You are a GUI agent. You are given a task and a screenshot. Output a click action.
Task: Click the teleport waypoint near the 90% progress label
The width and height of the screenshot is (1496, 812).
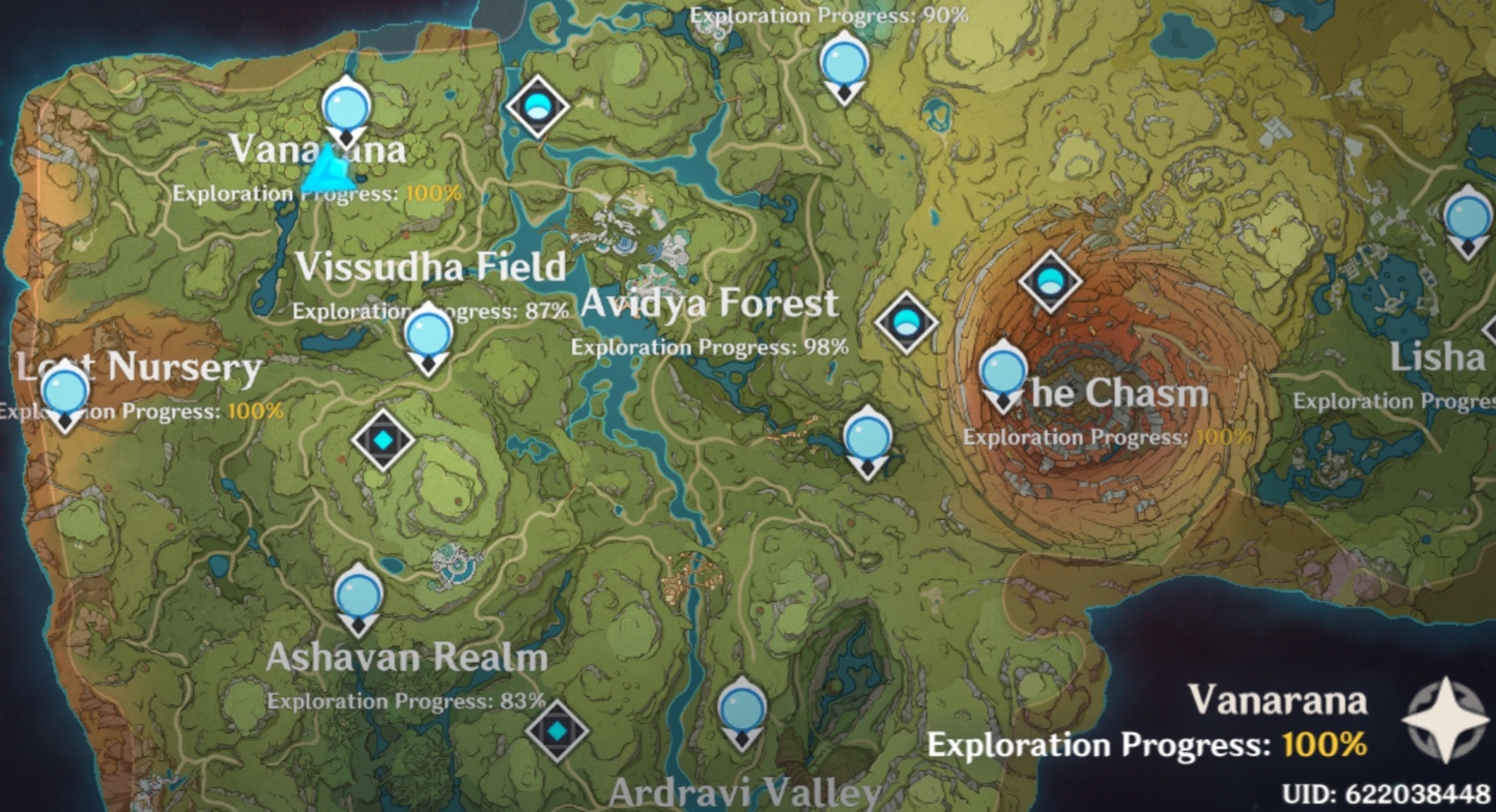pyautogui.click(x=844, y=64)
